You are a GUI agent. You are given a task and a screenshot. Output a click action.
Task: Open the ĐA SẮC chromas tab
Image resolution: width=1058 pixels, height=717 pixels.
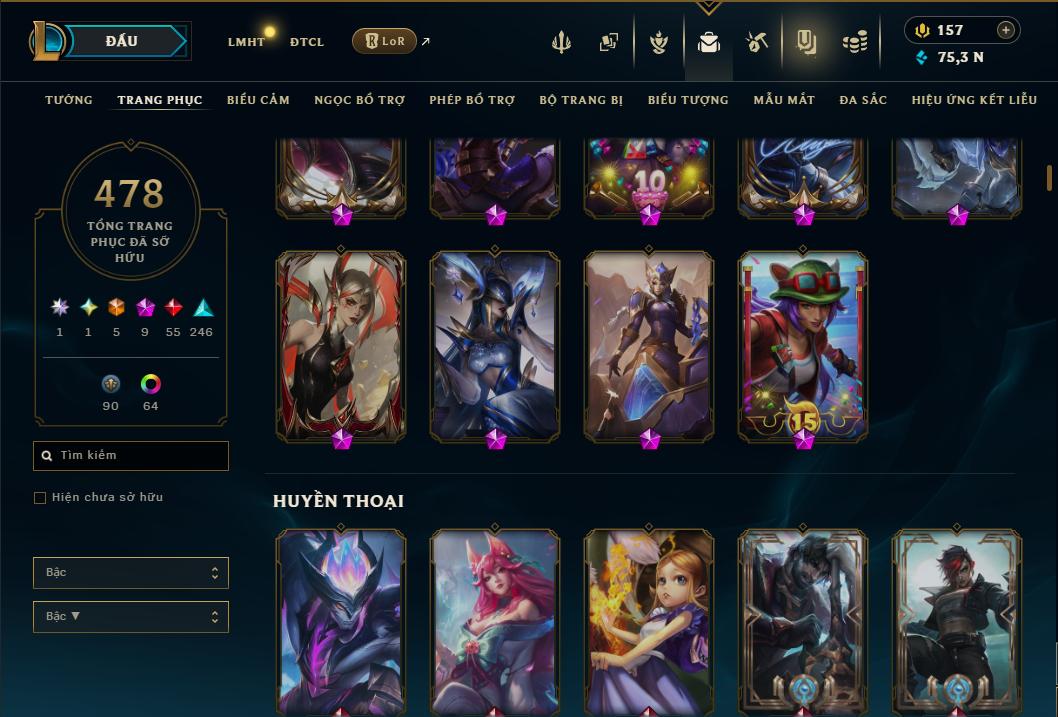point(863,100)
